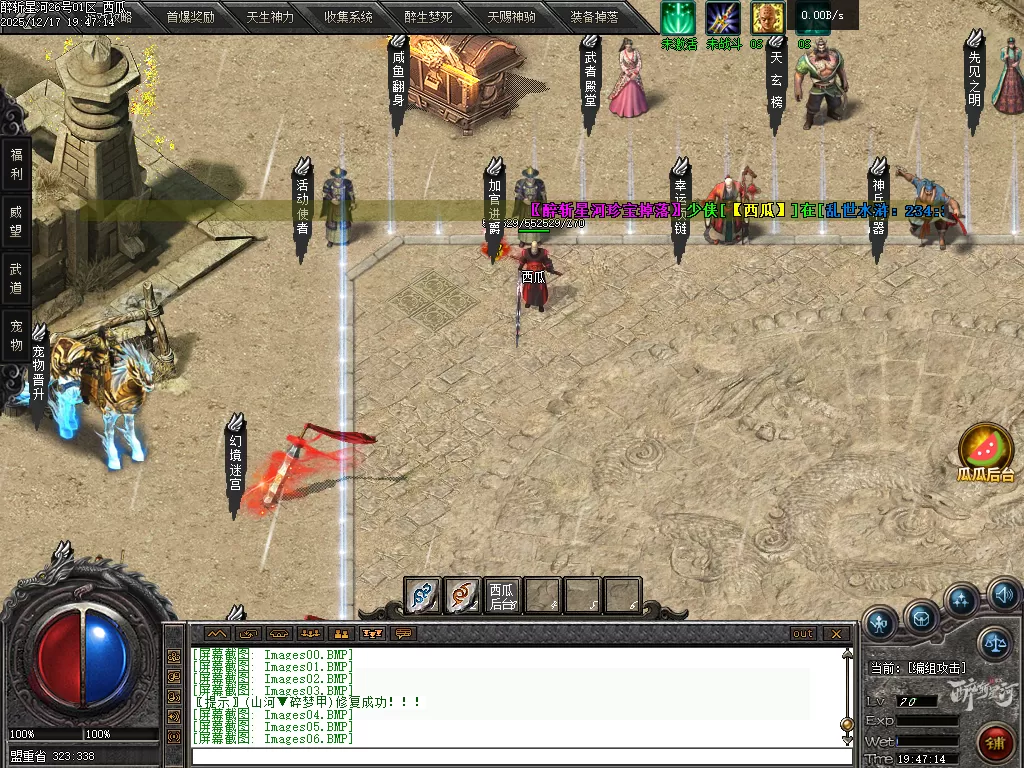
Task: Open the 首爆奖励 menu tab
Action: (190, 17)
